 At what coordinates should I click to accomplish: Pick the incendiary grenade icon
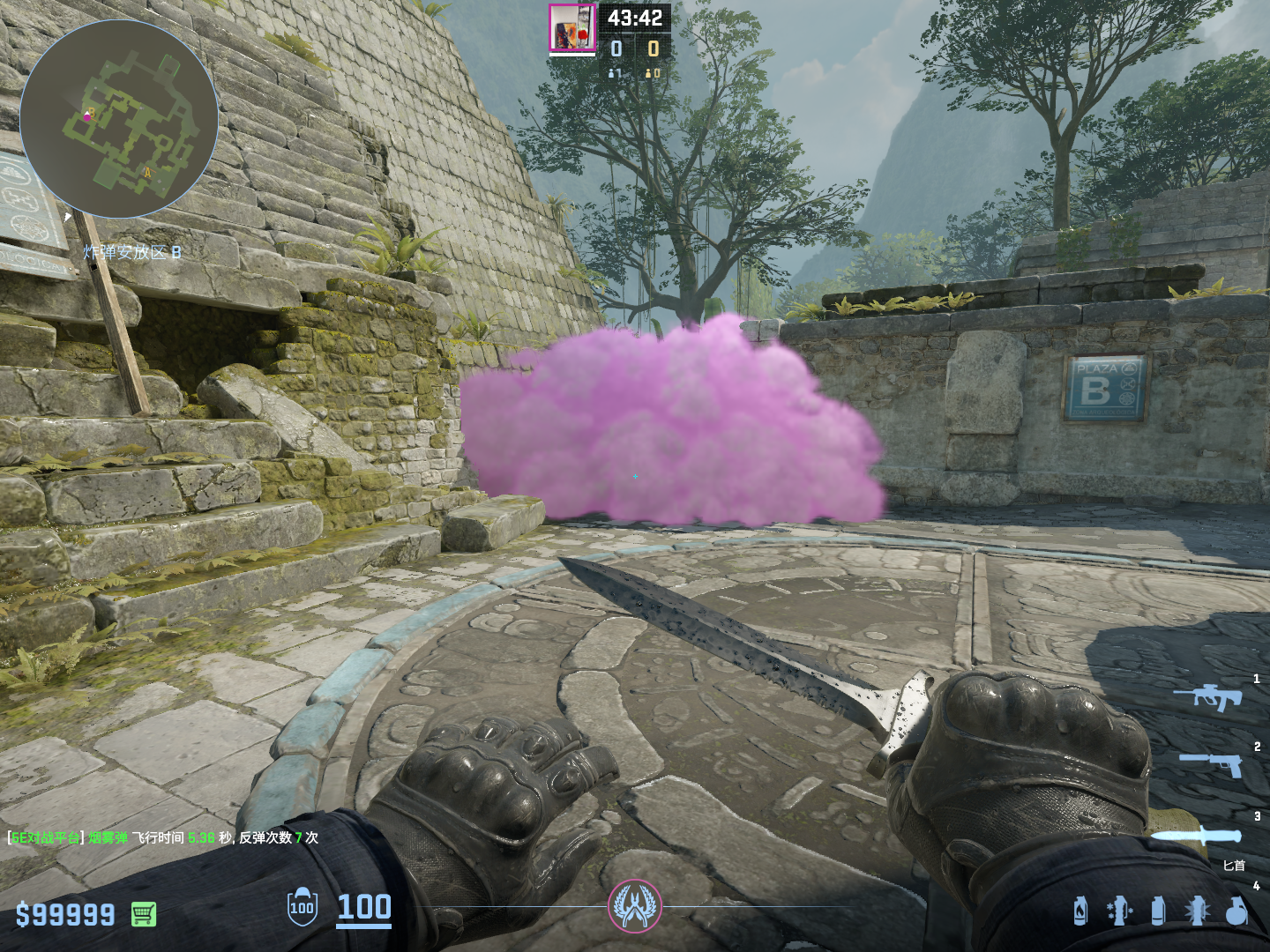(x=1080, y=911)
